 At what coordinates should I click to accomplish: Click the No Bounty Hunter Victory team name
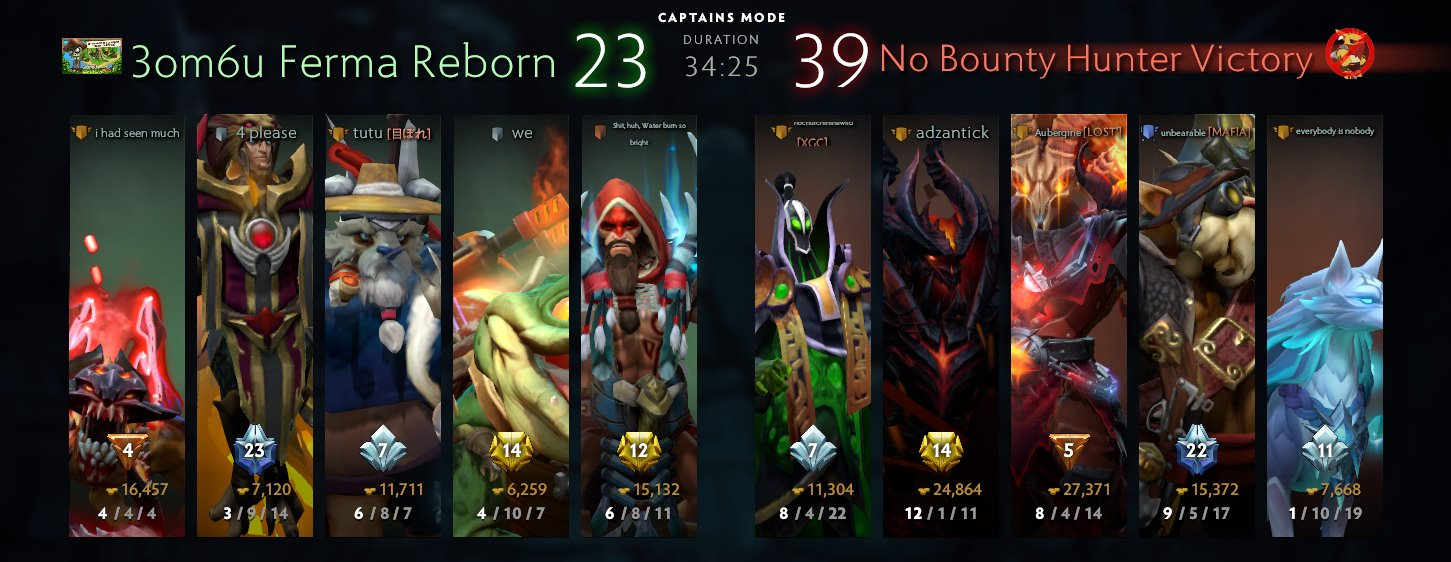pos(1095,60)
